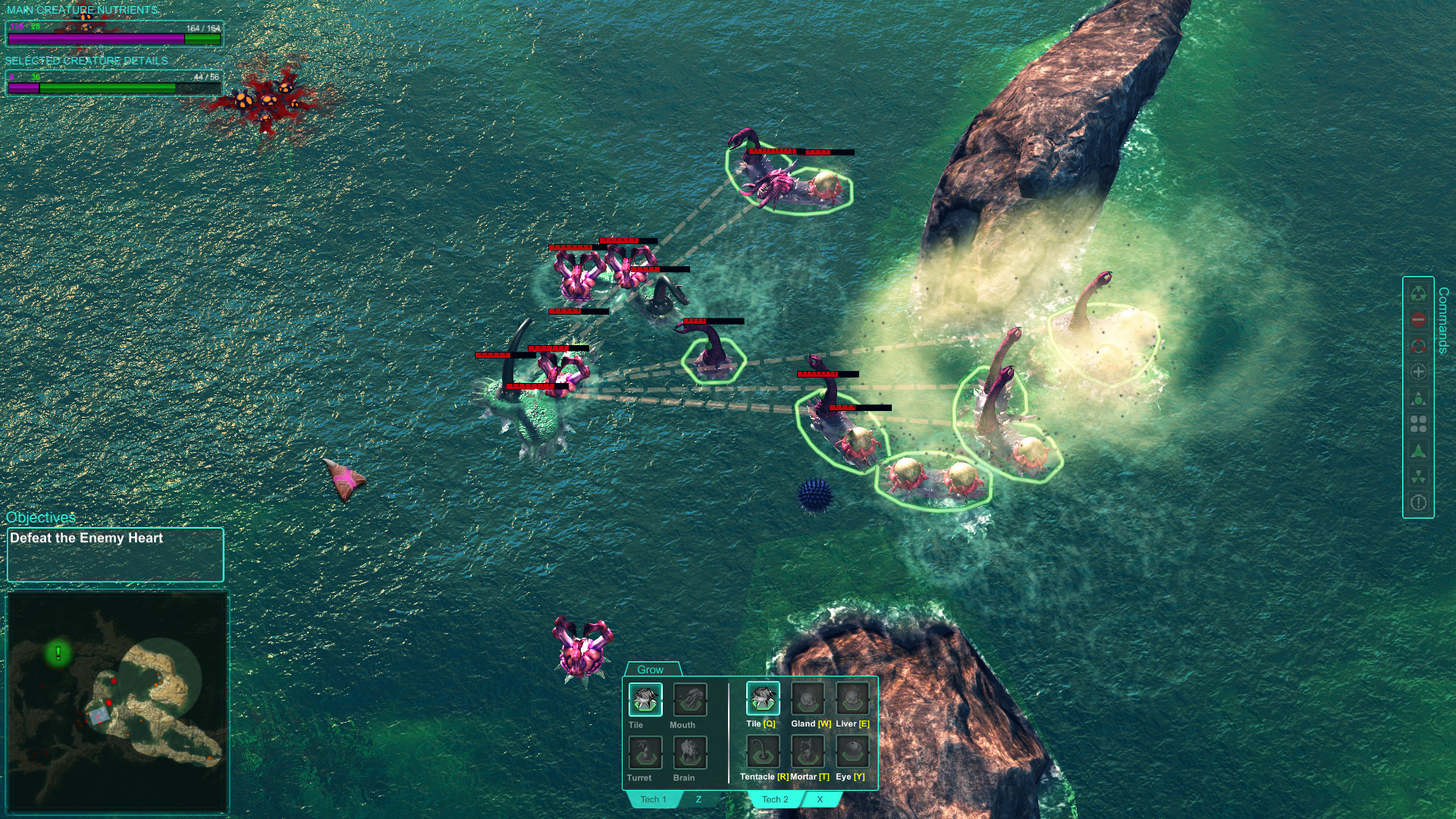This screenshot has height=819, width=1456.
Task: Click the Grow menu label
Action: (651, 669)
